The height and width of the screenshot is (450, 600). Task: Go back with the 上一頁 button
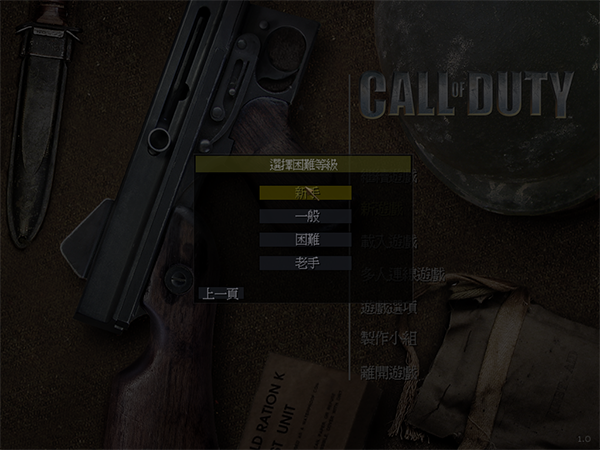pos(220,294)
